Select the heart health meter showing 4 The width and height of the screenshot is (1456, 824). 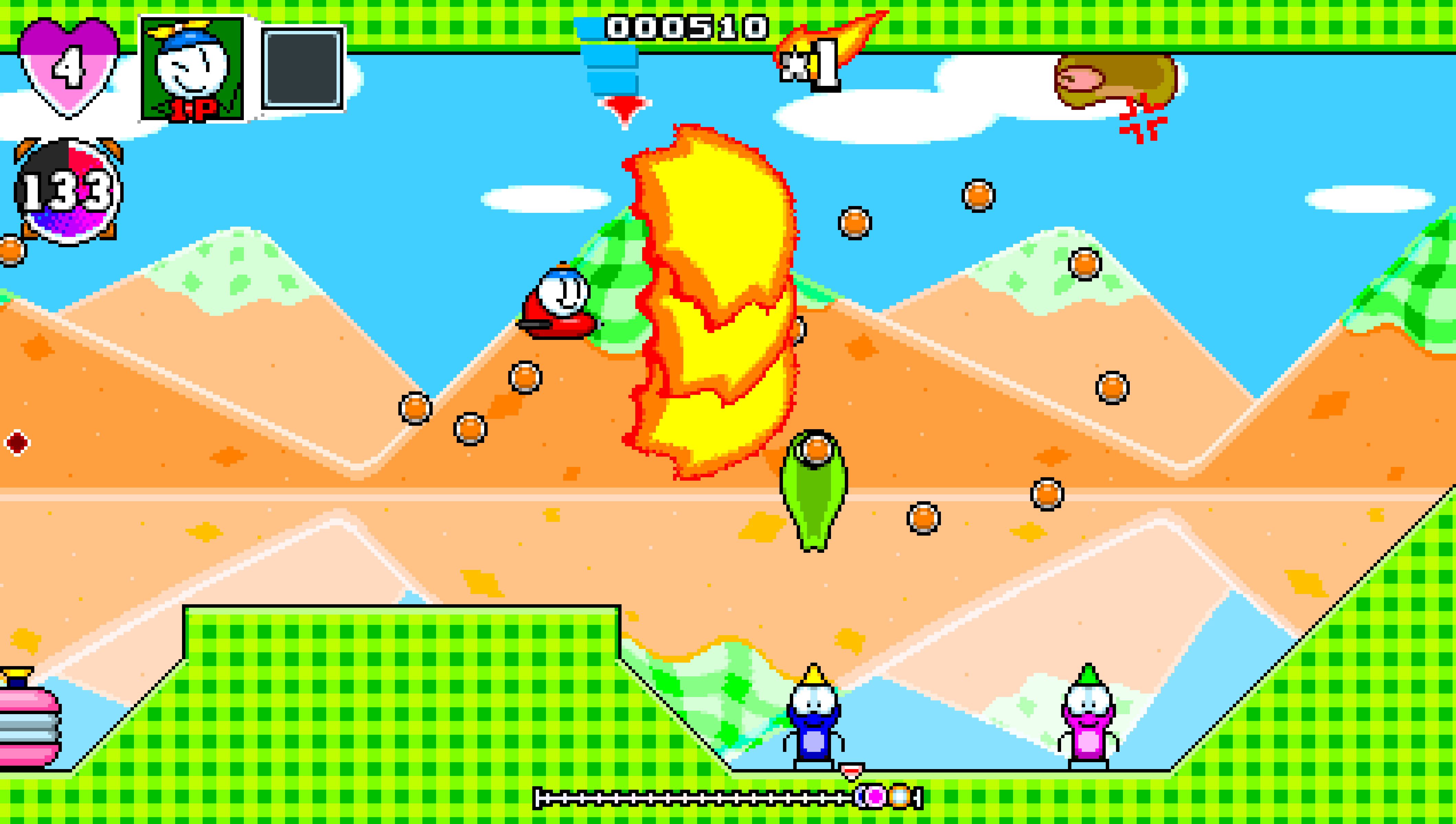click(x=68, y=65)
